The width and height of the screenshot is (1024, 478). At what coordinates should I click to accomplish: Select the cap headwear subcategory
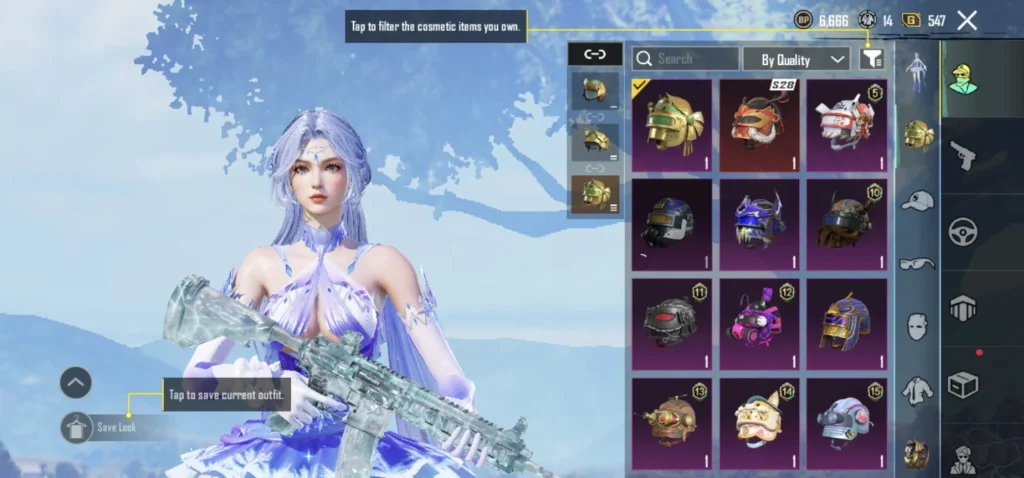(916, 200)
